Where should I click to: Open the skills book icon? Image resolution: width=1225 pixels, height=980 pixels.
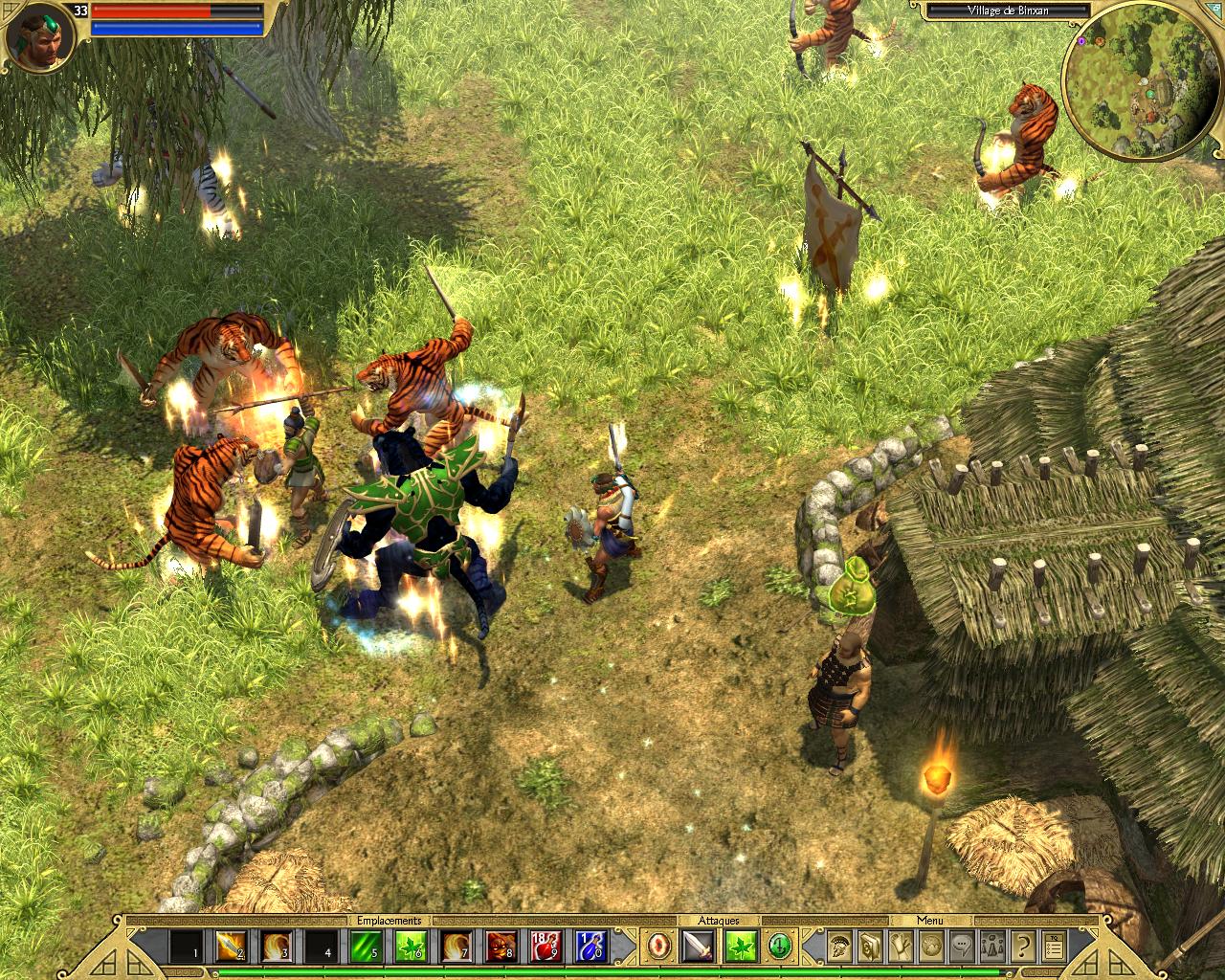coord(870,947)
